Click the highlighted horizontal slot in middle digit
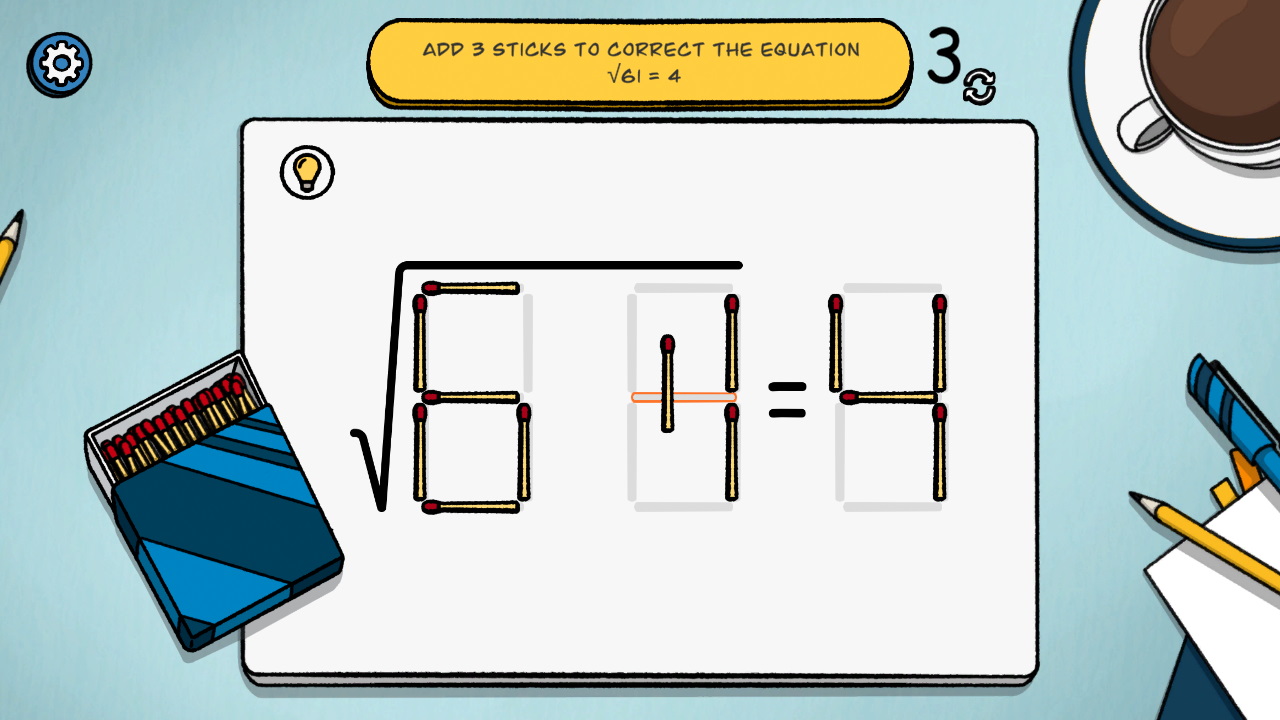Image resolution: width=1280 pixels, height=720 pixels. 685,397
